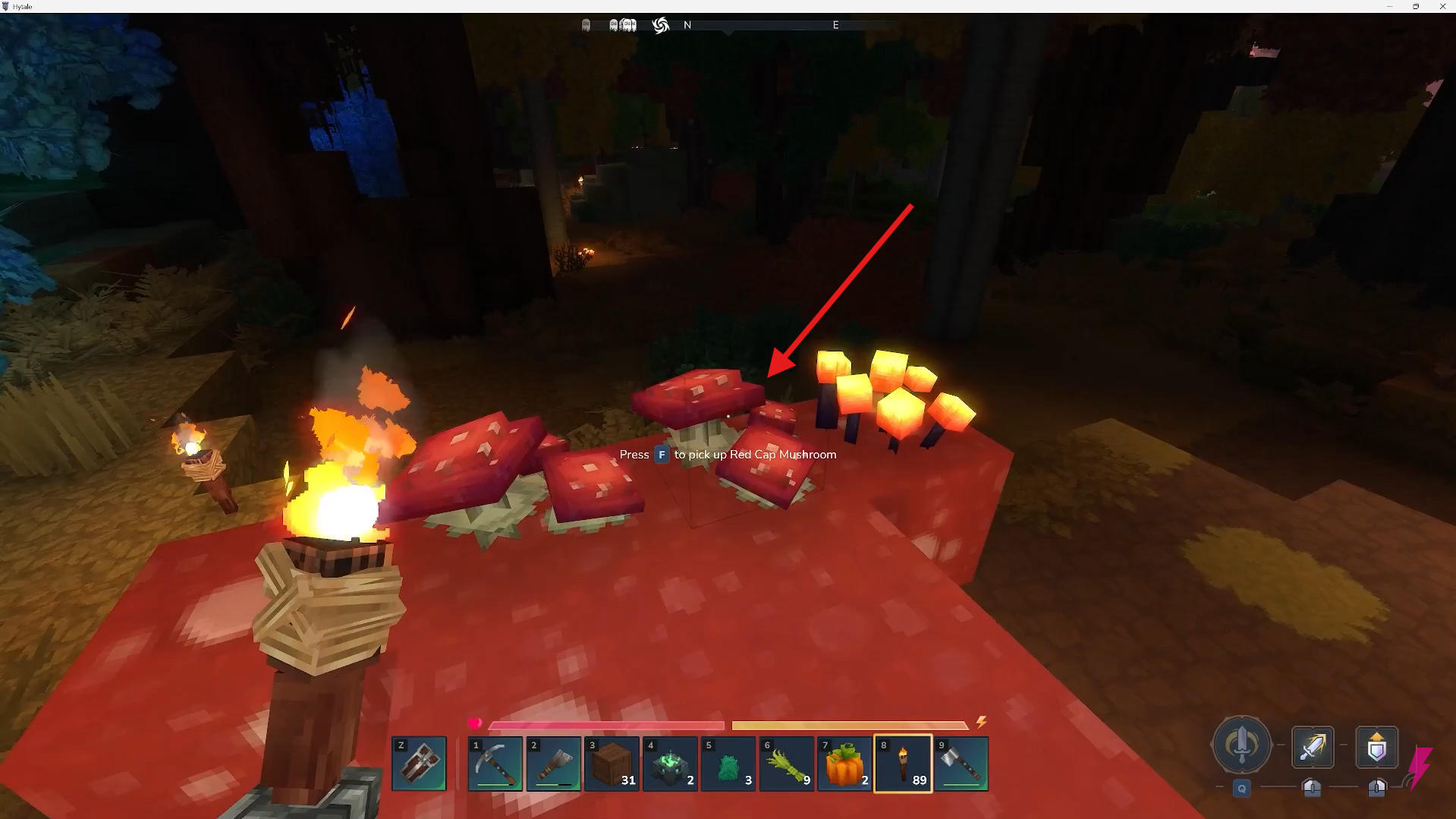The image size is (1456, 819).
Task: Select the wooden crates in hotbar slot 3
Action: [612, 764]
